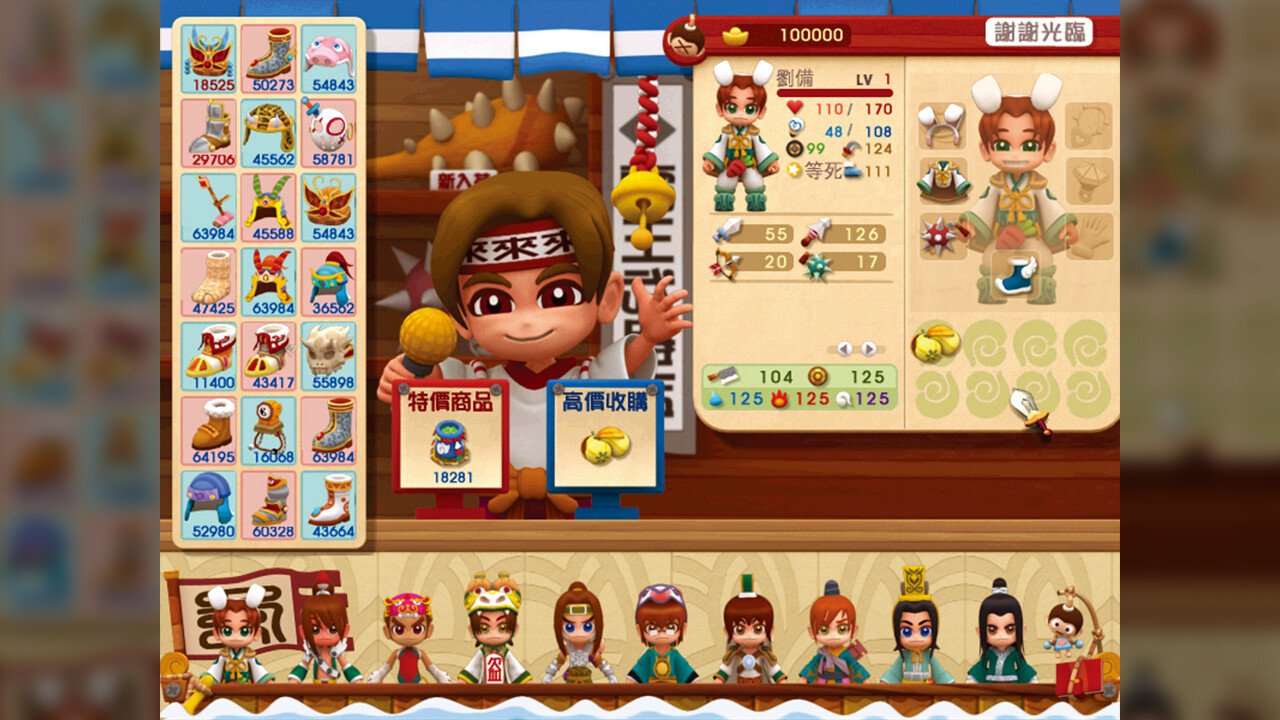Image resolution: width=1280 pixels, height=720 pixels.
Task: Click the right page arrow in the stats panel
Action: click(x=868, y=348)
